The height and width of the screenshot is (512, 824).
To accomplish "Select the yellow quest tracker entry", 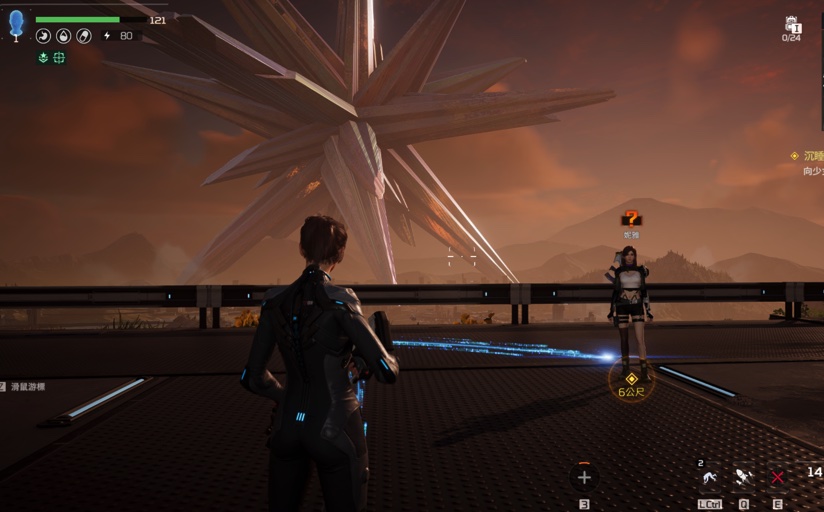I will point(807,156).
